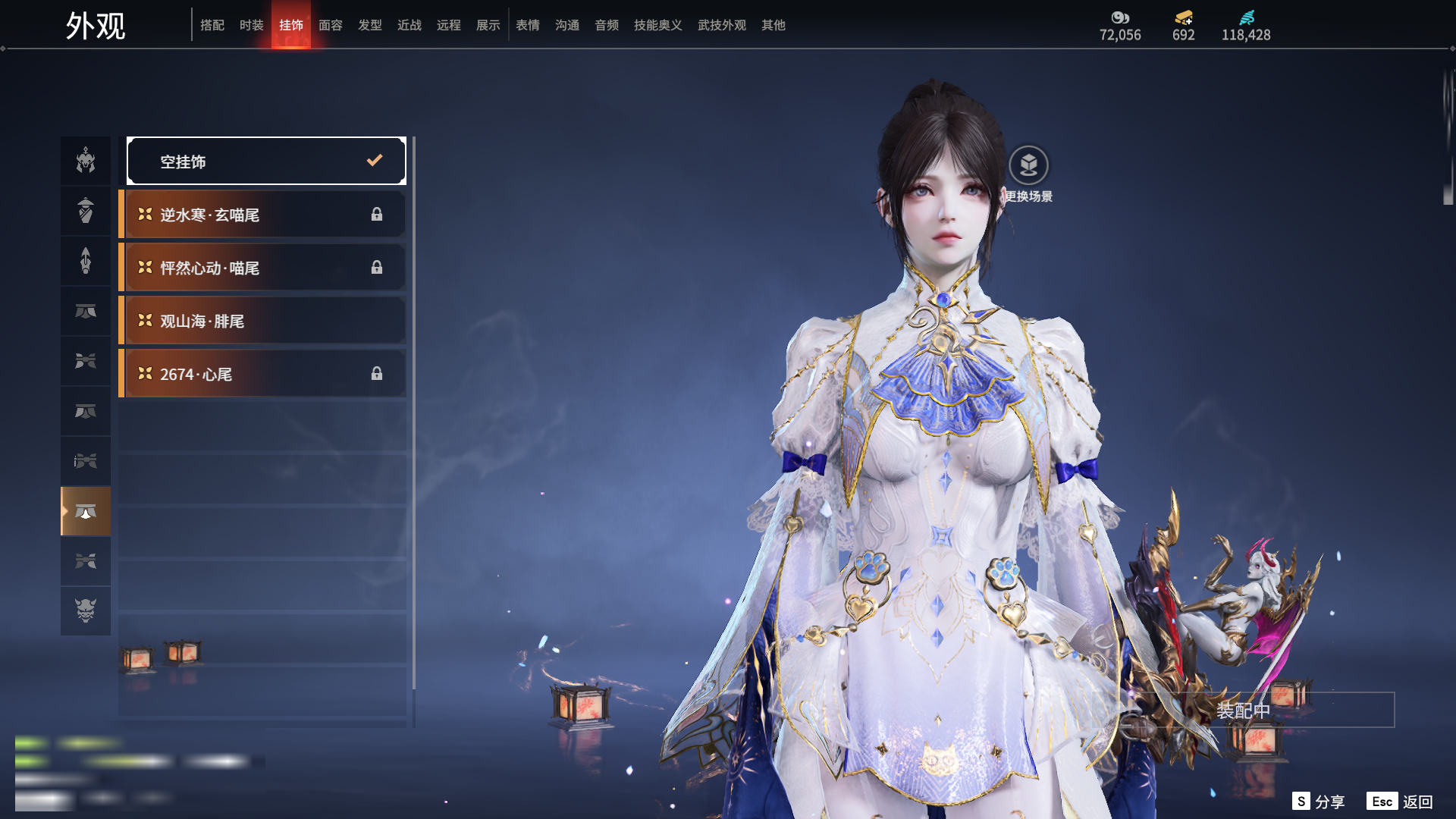1456x819 pixels.
Task: Open the 其他 tab
Action: click(773, 25)
